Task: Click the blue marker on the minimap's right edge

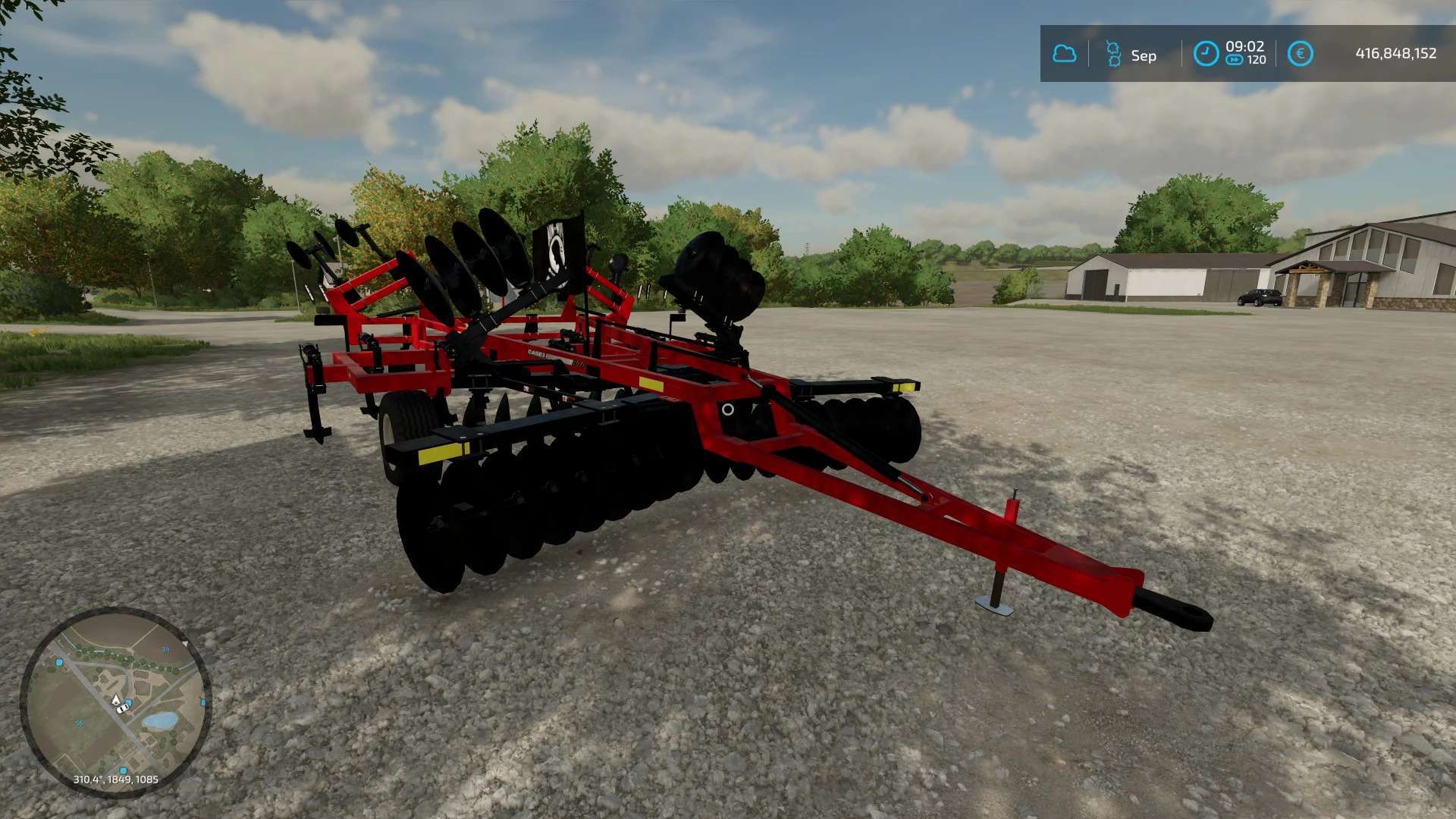Action: click(202, 702)
